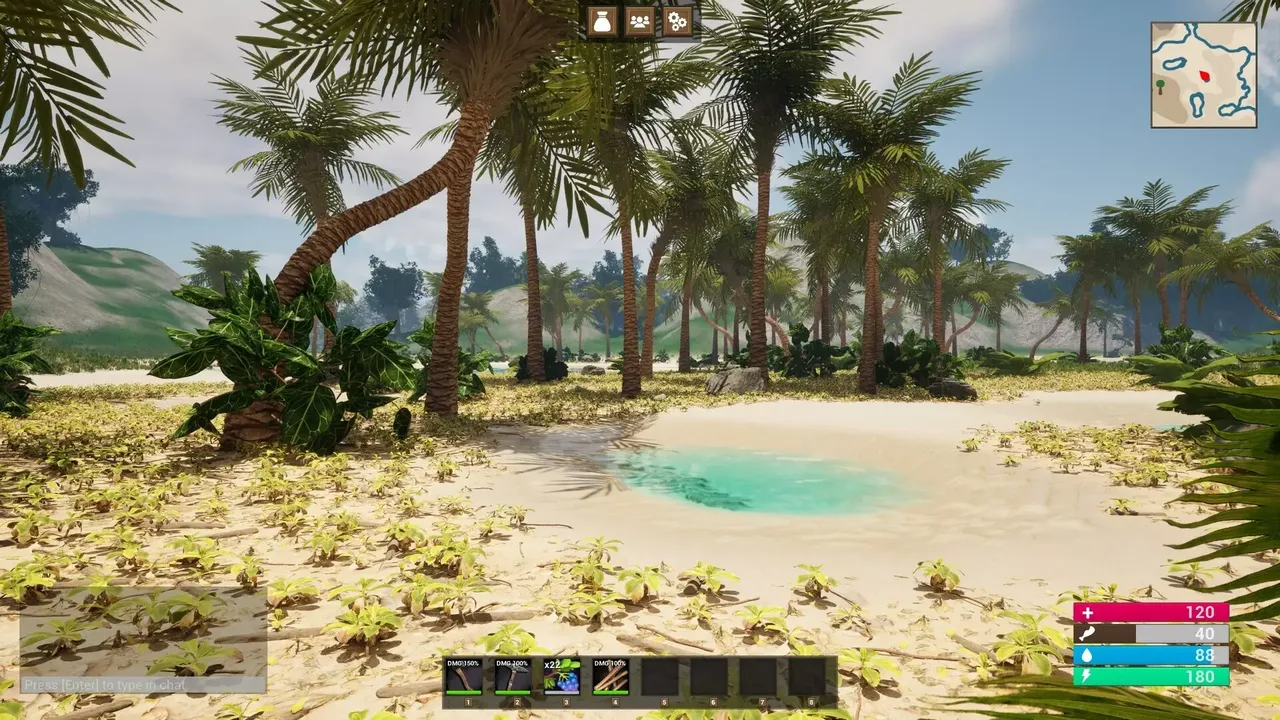
Task: Open the inventory bag icon
Action: [x=601, y=22]
